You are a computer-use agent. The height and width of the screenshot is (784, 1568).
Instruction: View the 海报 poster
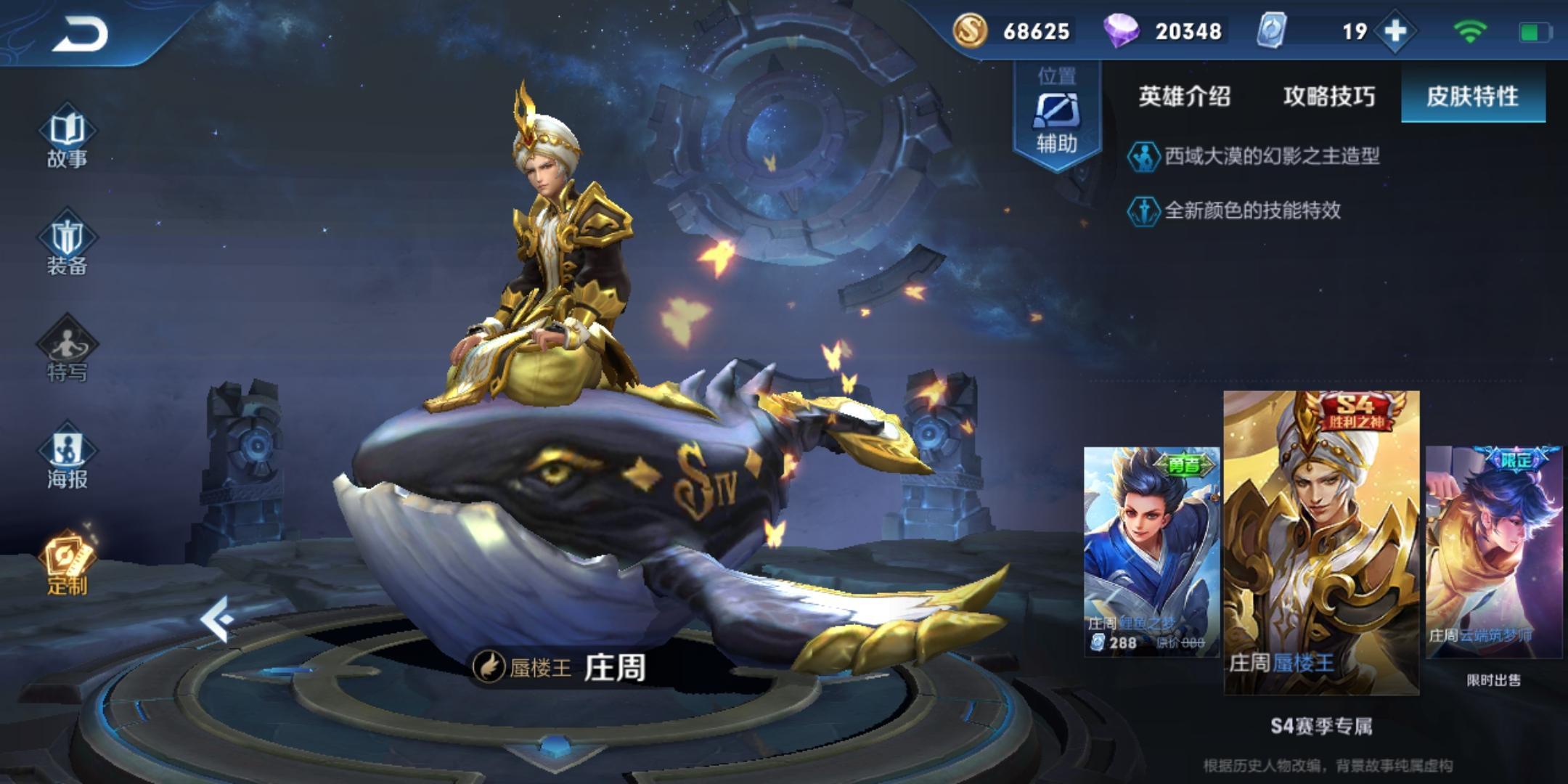67,457
